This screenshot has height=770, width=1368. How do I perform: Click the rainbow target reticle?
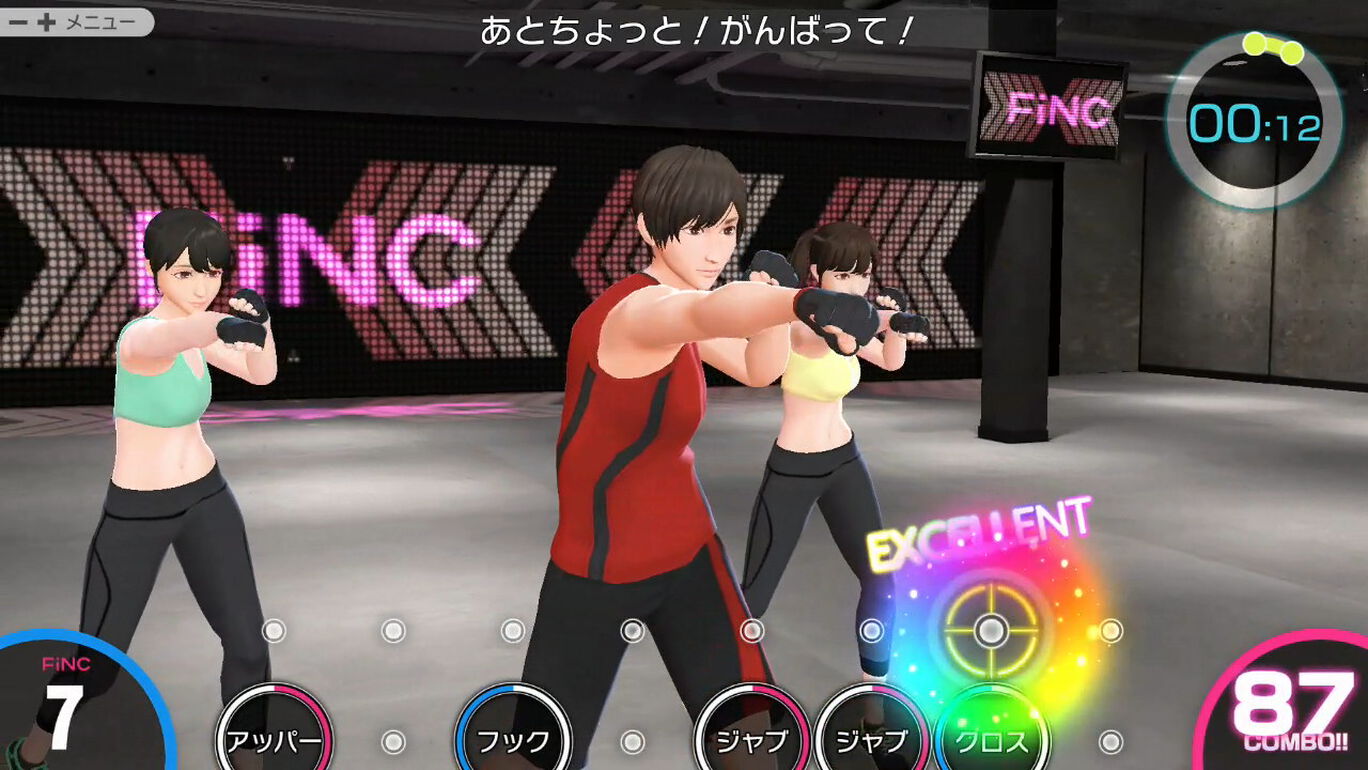click(x=988, y=632)
